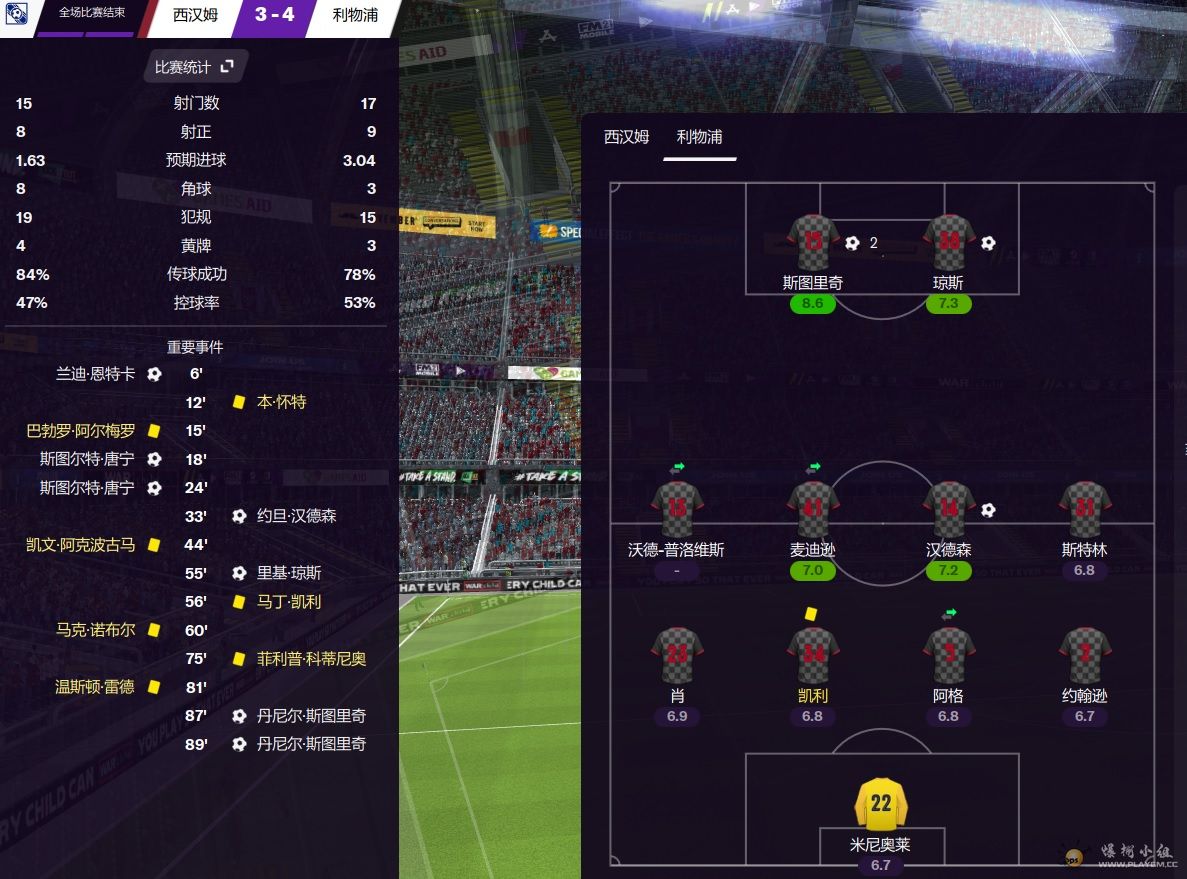View 温斯顿·雷德's 81' yellow card event
The height and width of the screenshot is (879, 1187).
pyautogui.click(x=95, y=688)
